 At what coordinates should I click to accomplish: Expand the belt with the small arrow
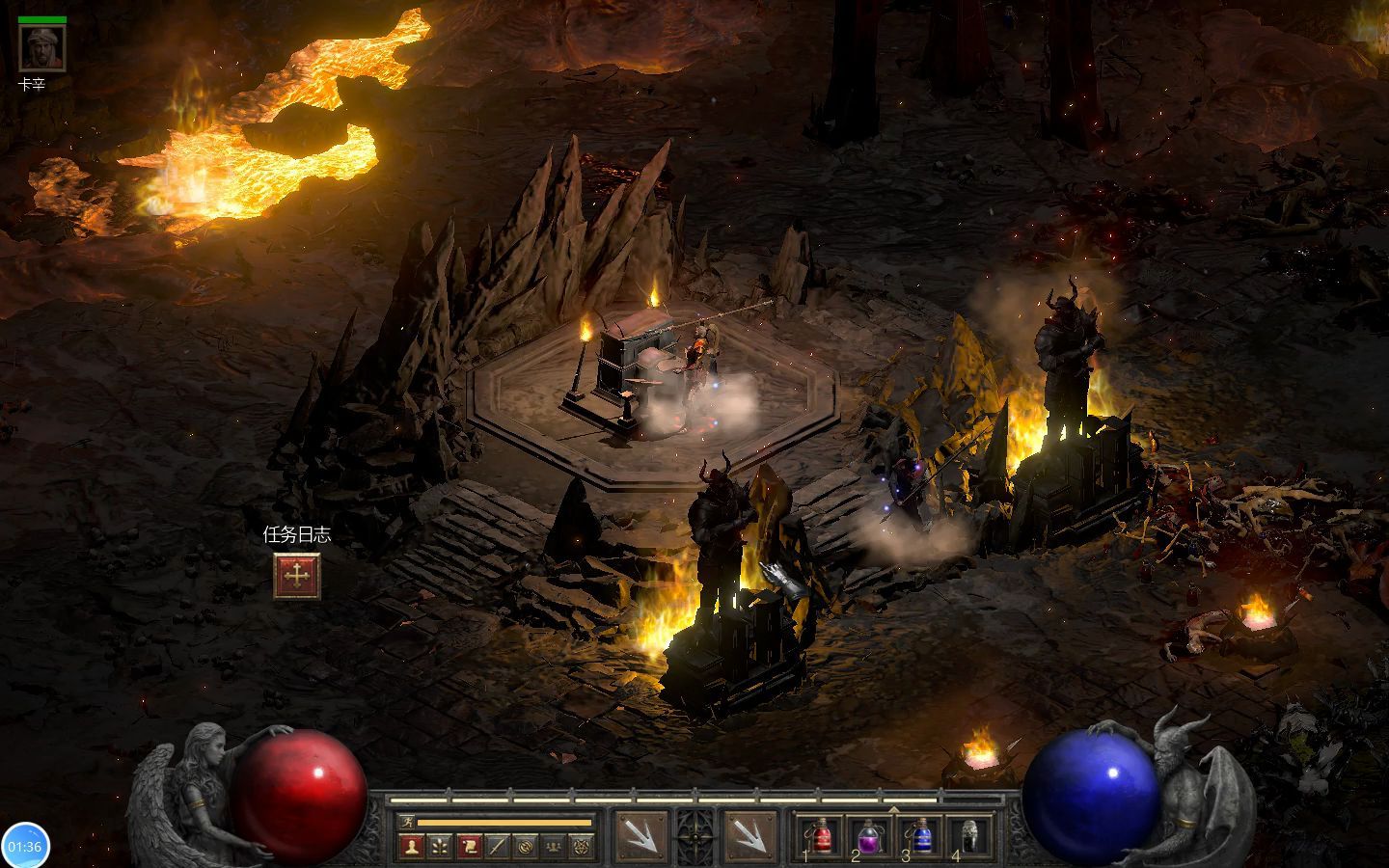tap(893, 809)
